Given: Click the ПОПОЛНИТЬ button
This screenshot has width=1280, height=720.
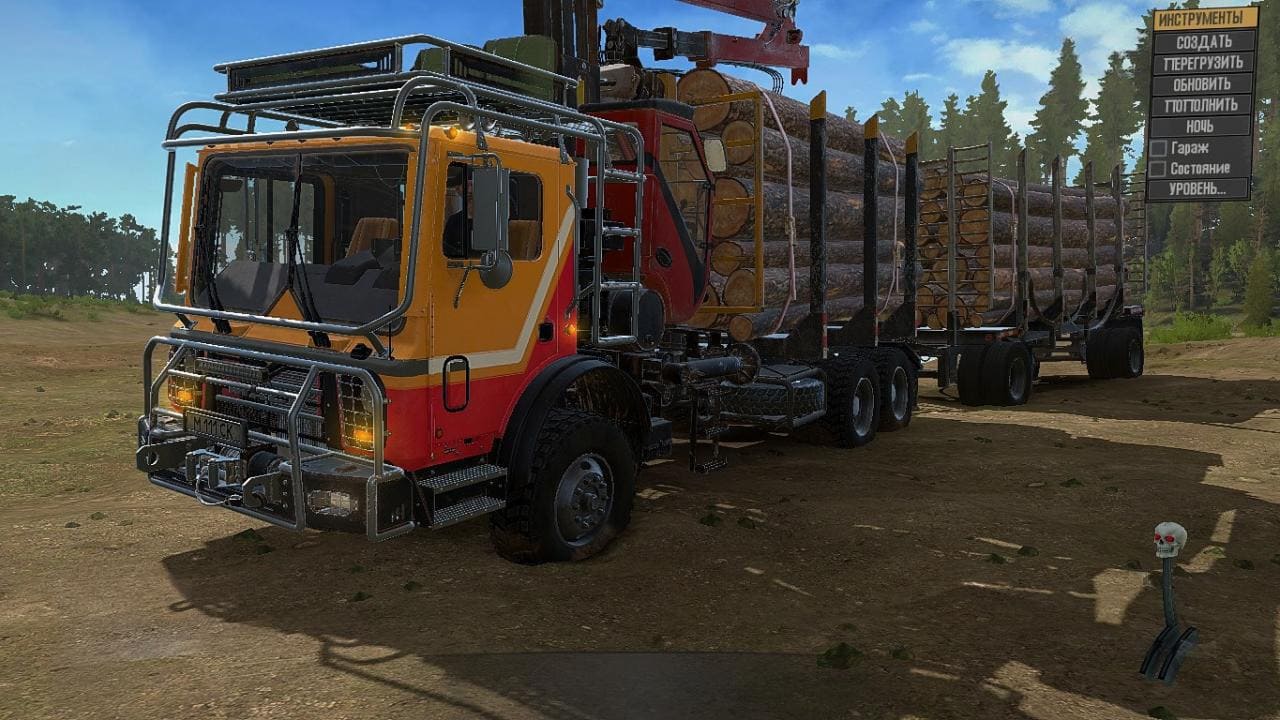Looking at the screenshot, I should [1203, 105].
